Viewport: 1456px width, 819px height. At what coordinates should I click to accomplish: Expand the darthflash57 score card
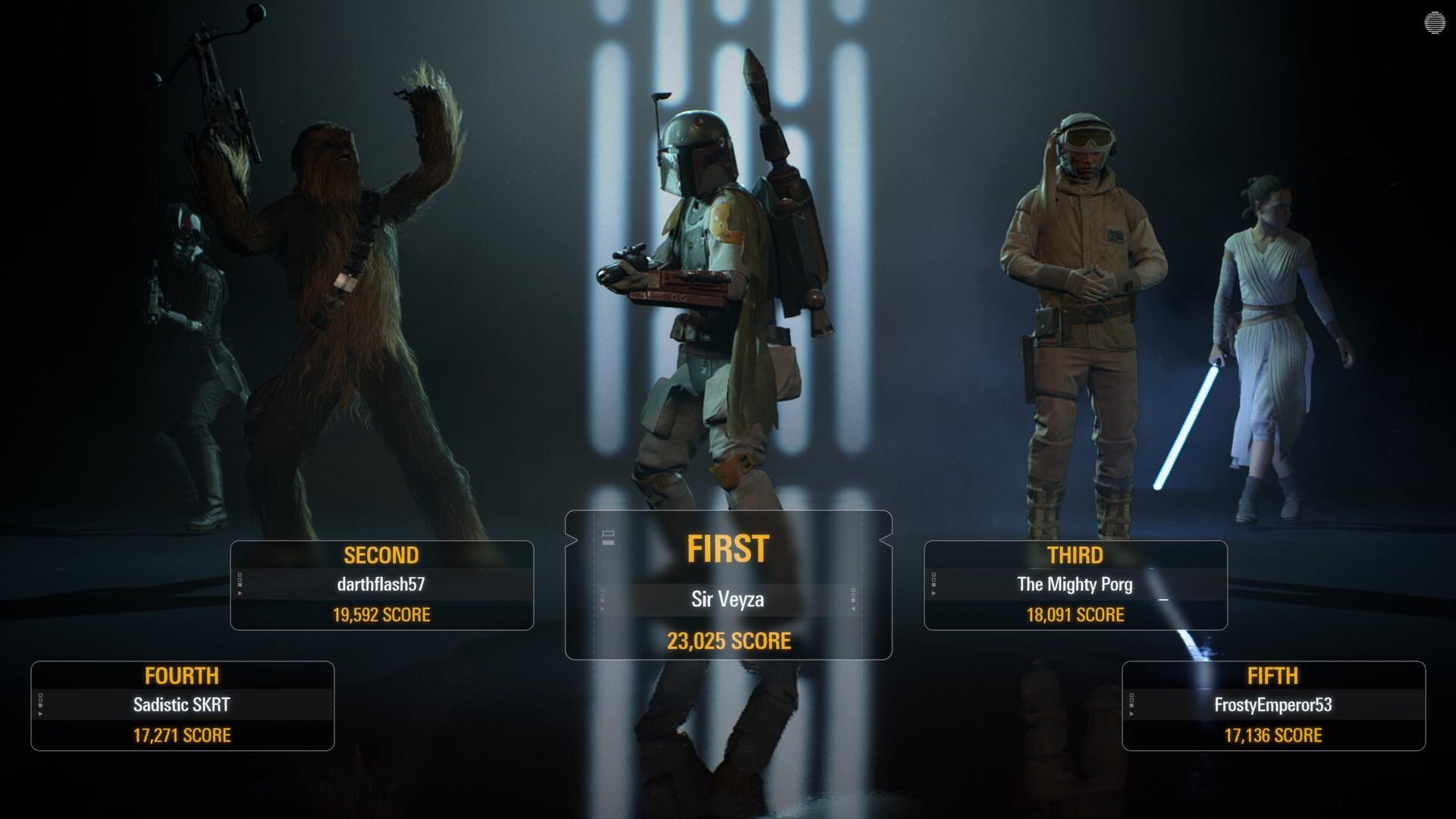[381, 584]
